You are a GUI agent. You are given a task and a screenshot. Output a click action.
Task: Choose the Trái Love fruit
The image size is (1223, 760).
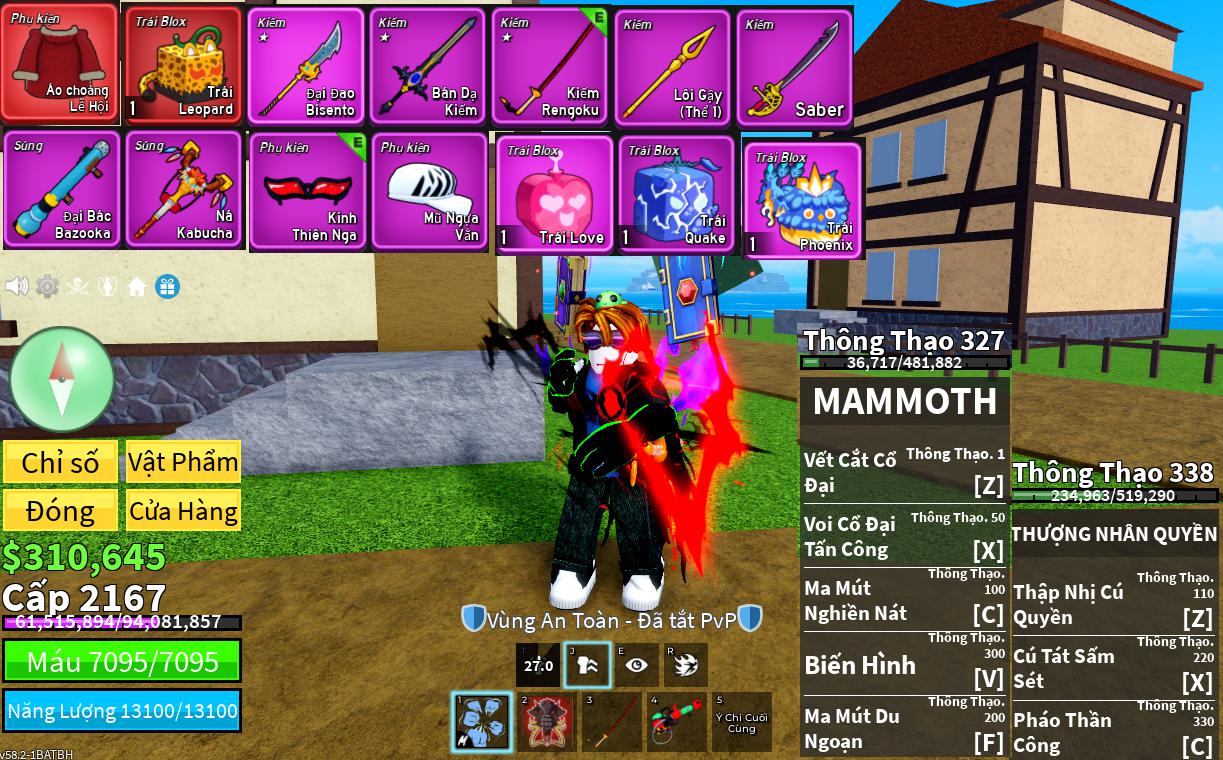[x=555, y=195]
